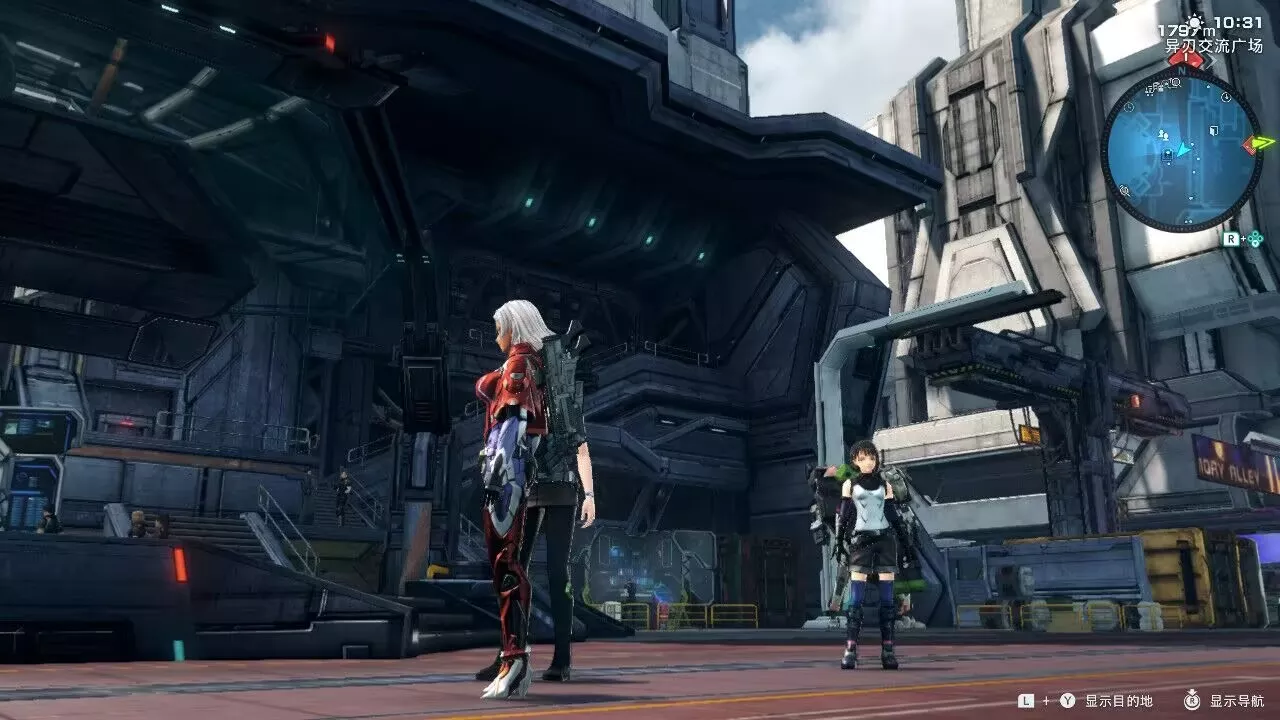Select the door icon on the minimap

click(1213, 130)
